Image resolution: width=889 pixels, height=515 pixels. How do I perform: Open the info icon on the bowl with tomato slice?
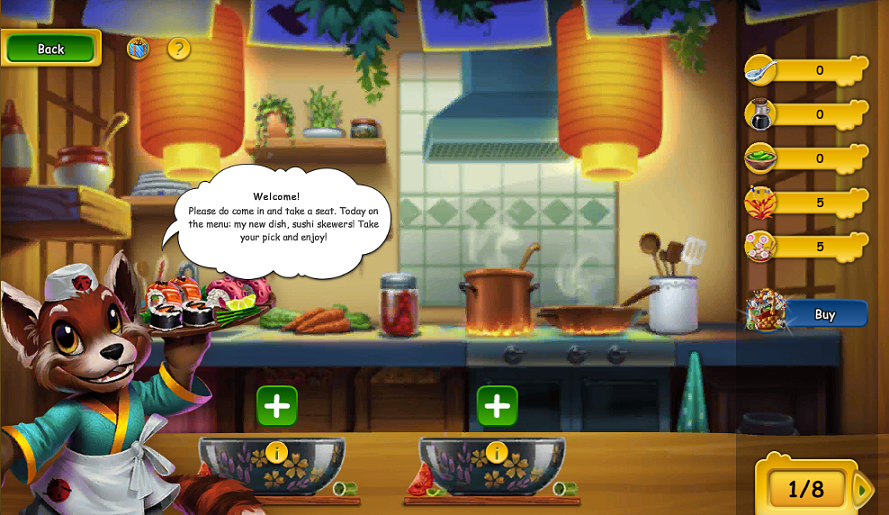click(x=497, y=453)
